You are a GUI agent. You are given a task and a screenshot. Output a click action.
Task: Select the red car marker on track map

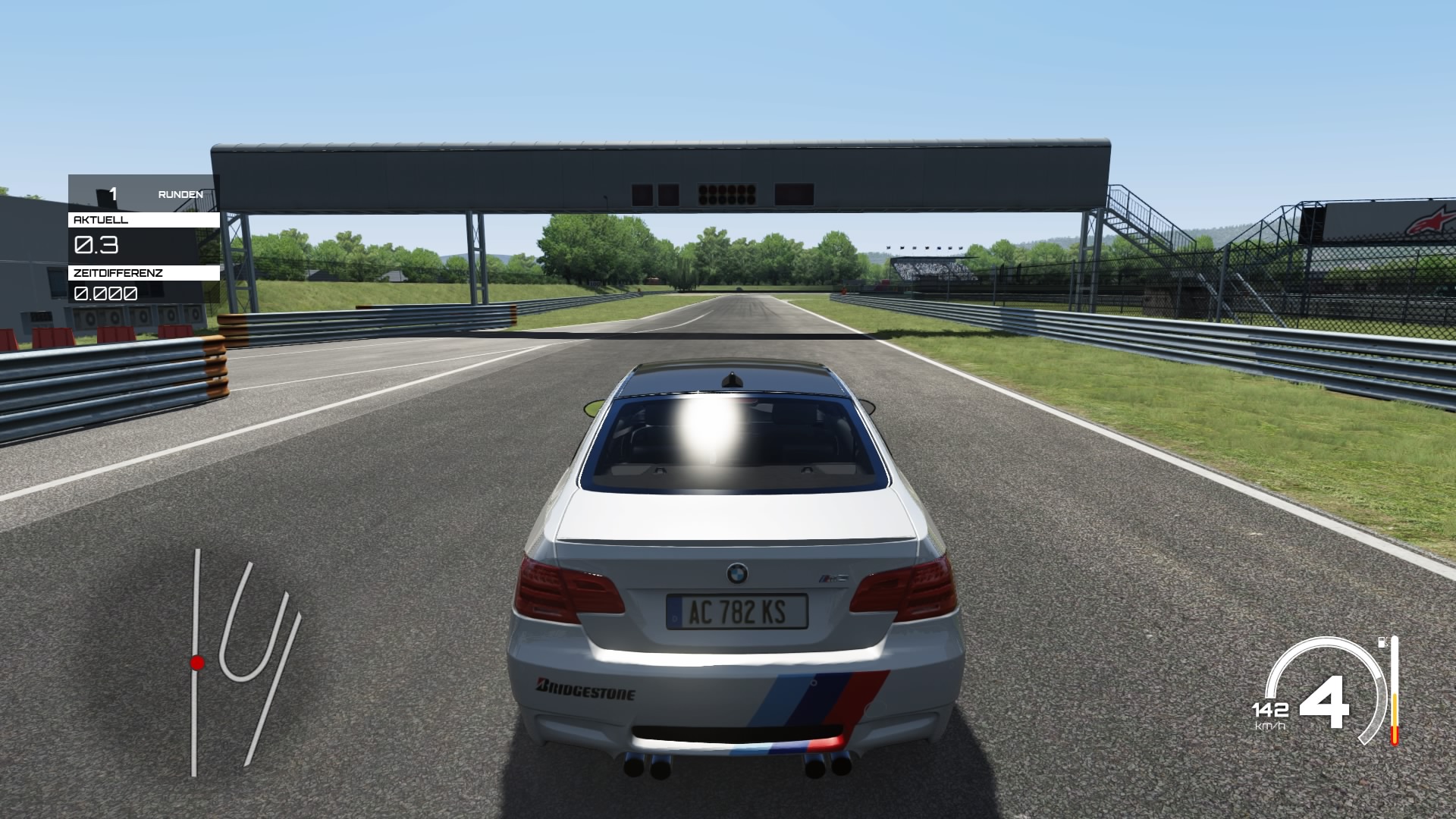pos(197,664)
